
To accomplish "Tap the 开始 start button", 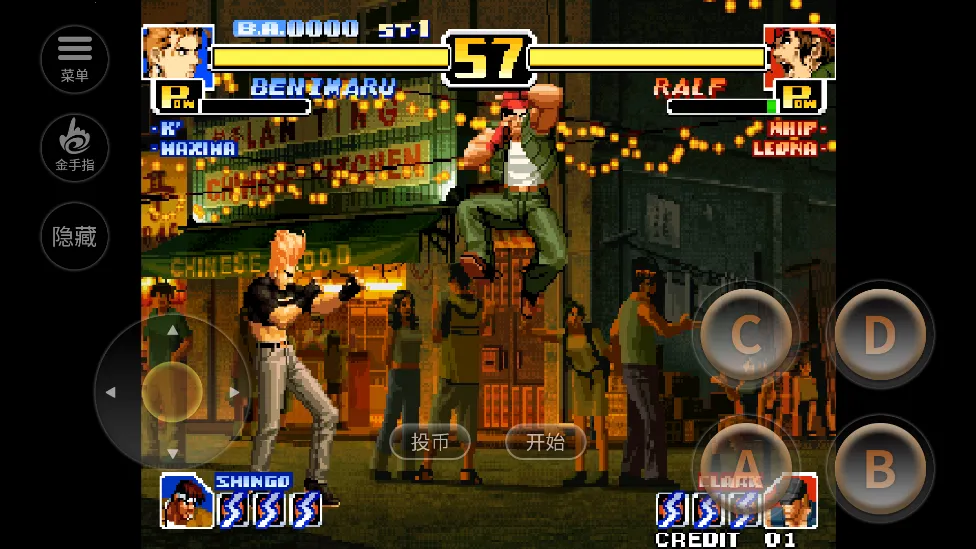I will click(545, 441).
